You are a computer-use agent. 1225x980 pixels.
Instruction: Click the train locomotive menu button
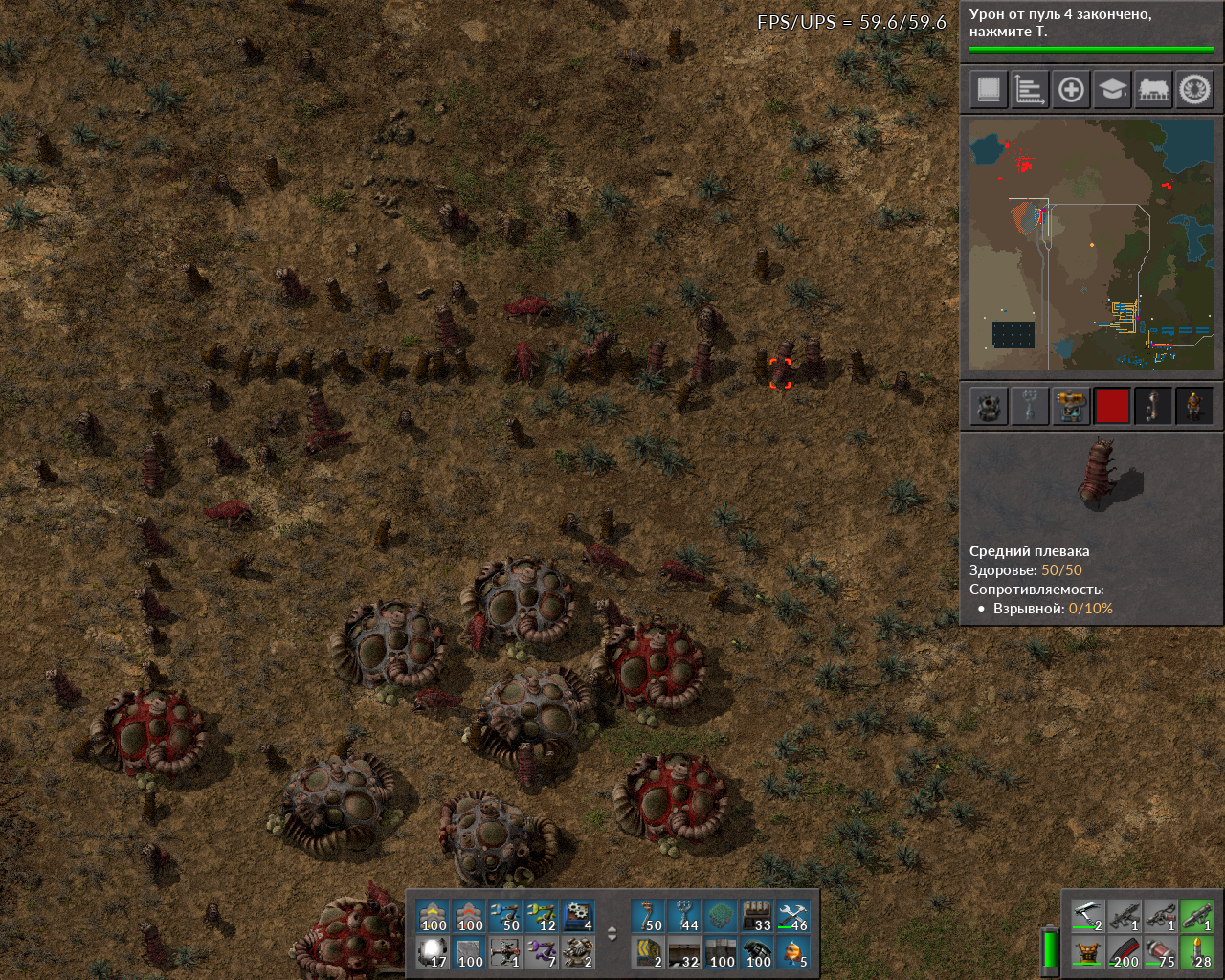(x=1153, y=90)
